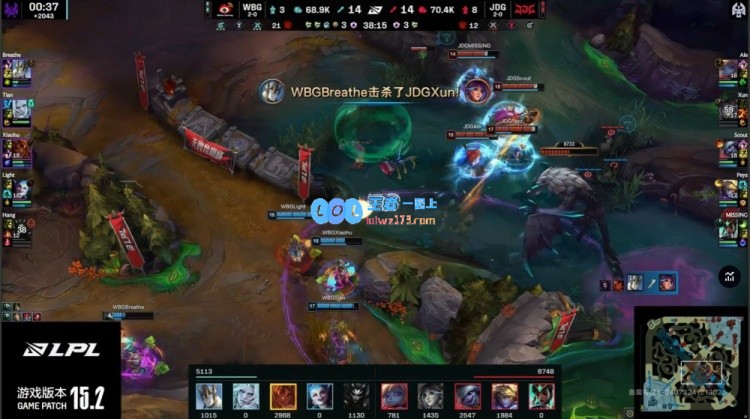Click the LPL logo overlay
This screenshot has height=419, width=750.
point(50,349)
